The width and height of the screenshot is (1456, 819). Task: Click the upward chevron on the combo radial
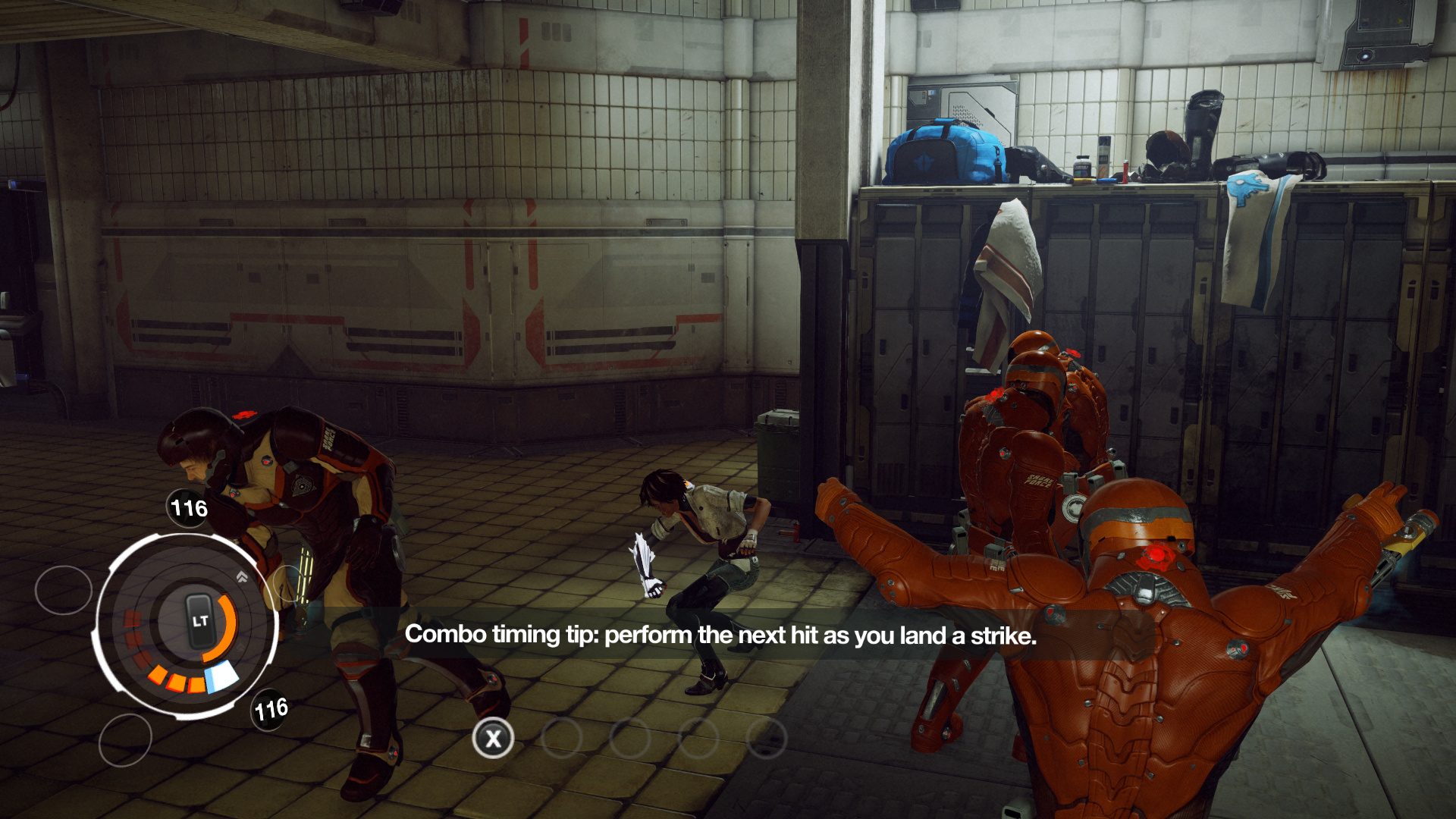(x=242, y=576)
